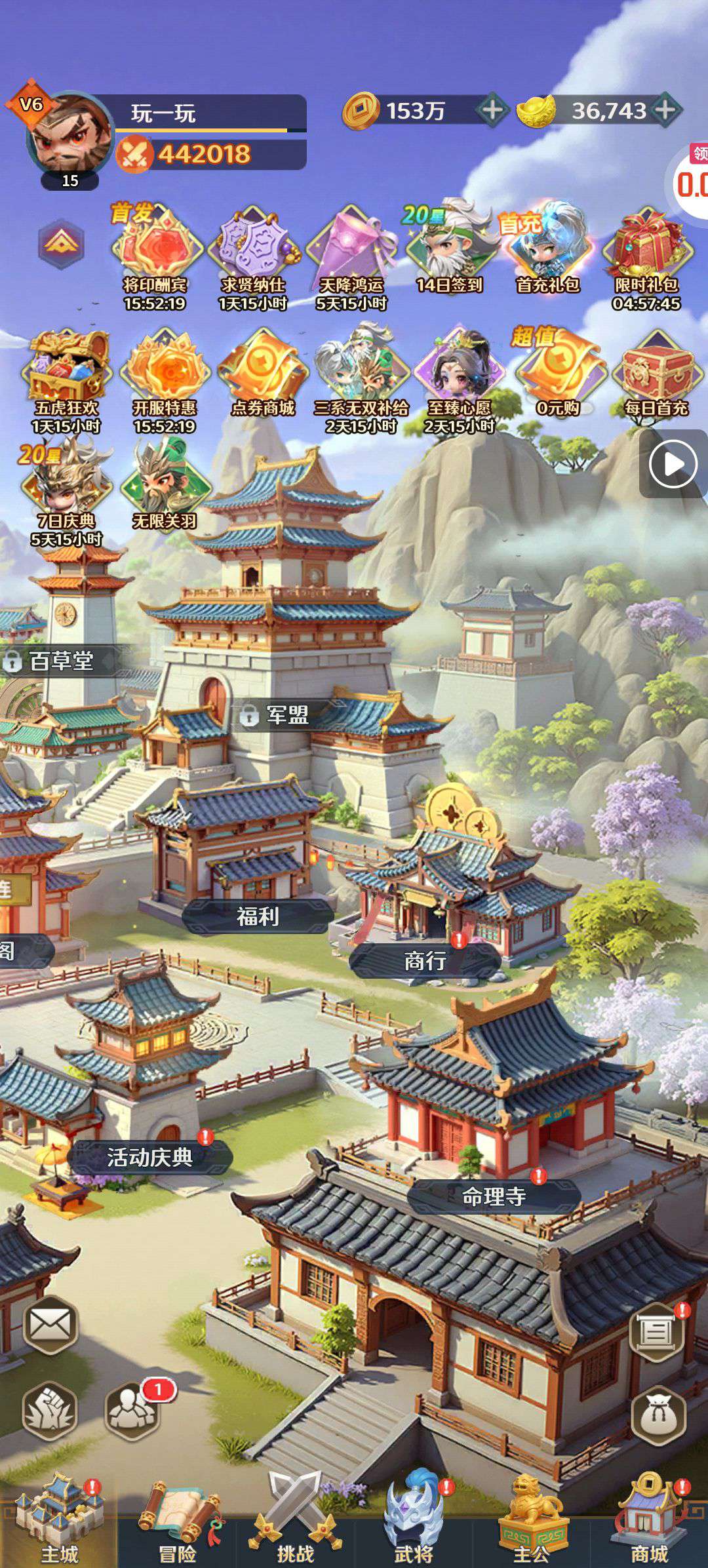
Task: Add more gold ingots
Action: [x=665, y=110]
